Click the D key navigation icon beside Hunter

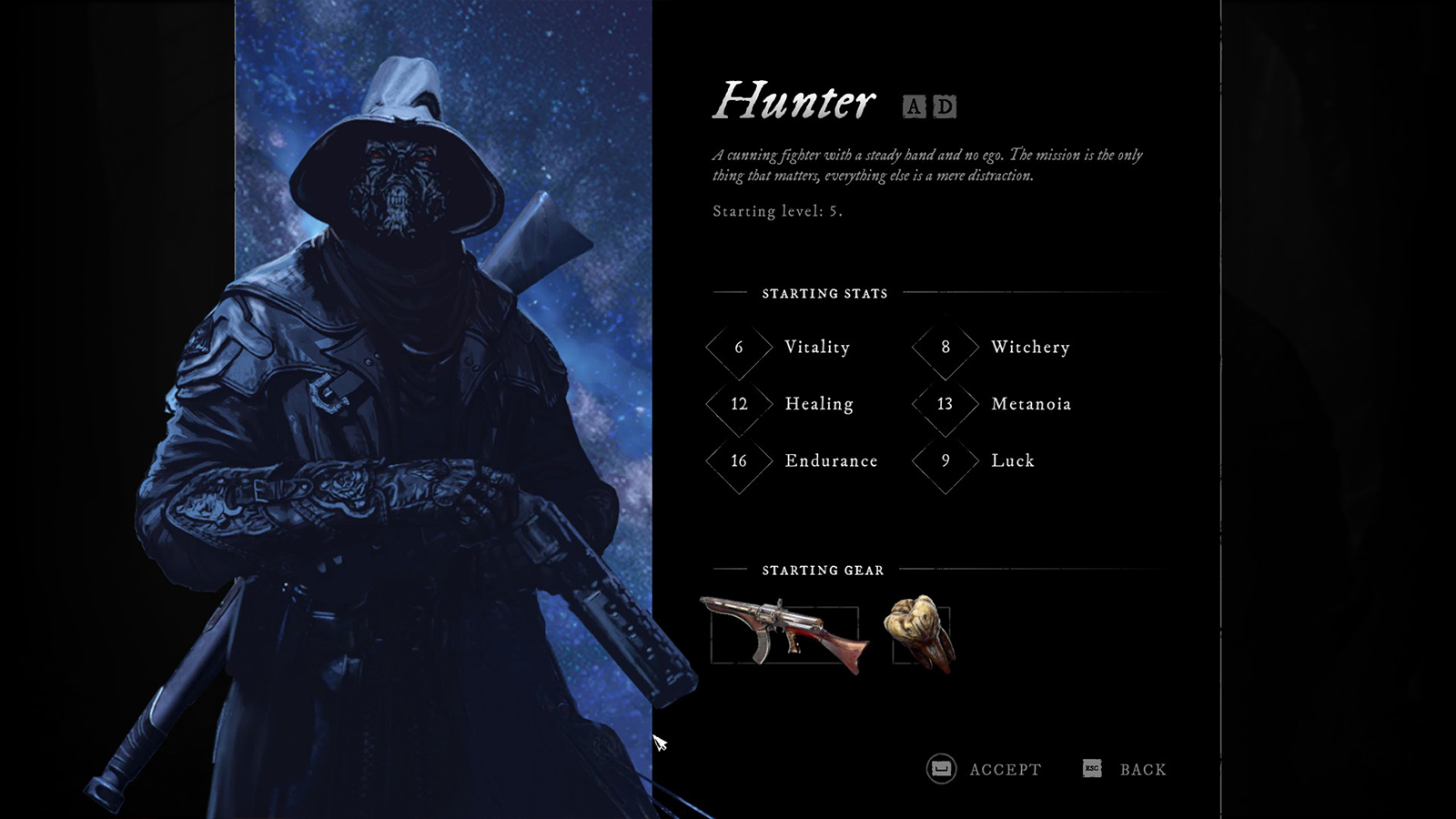(x=943, y=106)
